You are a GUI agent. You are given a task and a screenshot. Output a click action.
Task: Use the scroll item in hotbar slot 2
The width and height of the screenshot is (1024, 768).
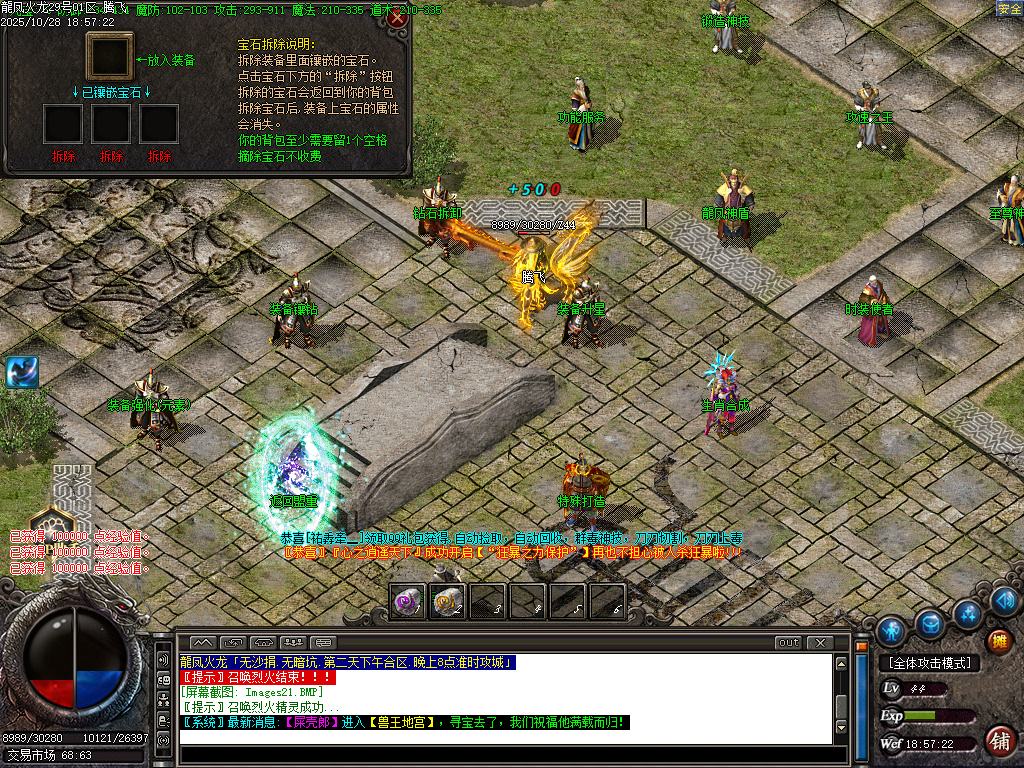click(x=447, y=601)
